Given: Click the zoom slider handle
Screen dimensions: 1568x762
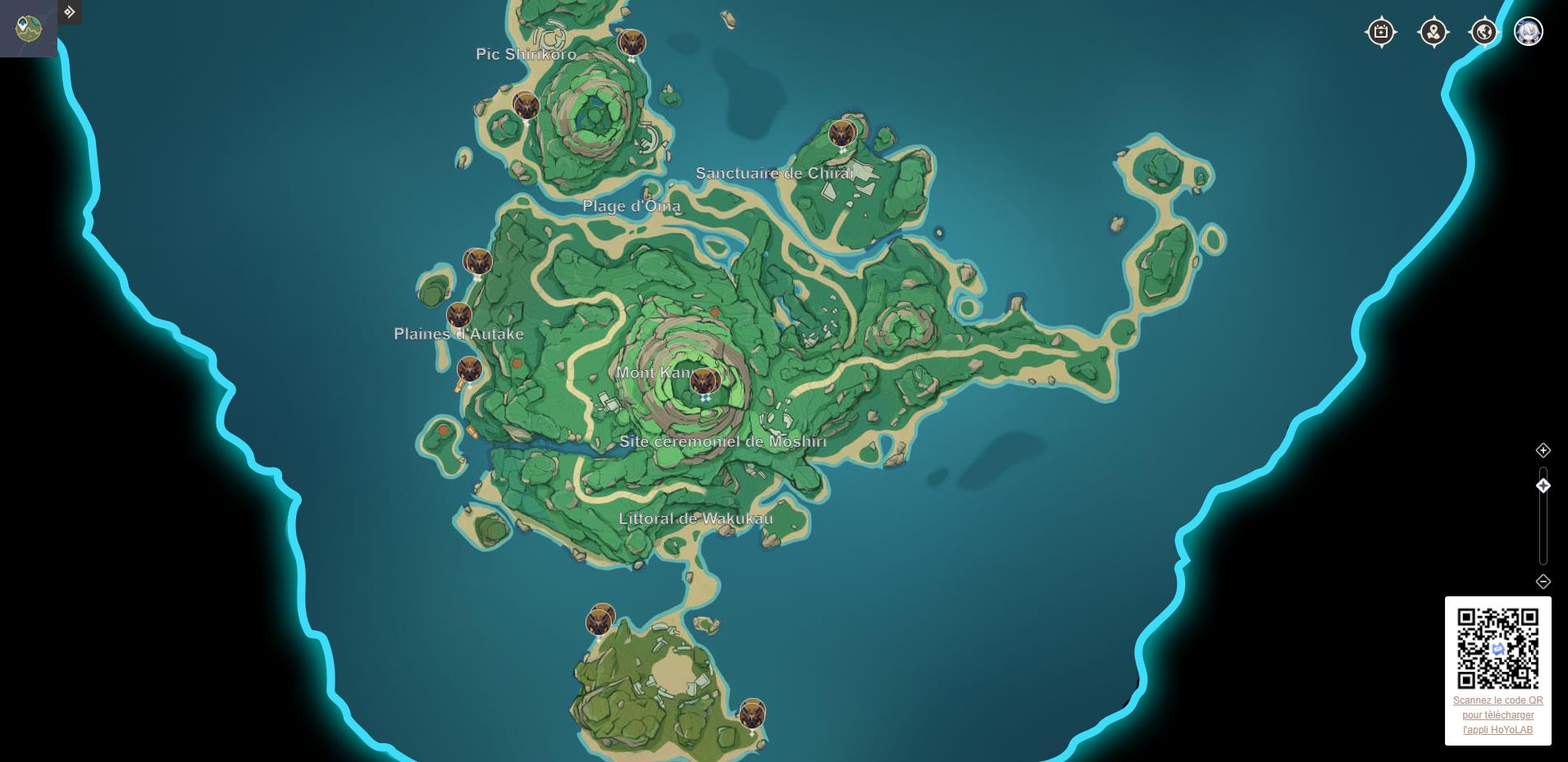Looking at the screenshot, I should 1543,485.
